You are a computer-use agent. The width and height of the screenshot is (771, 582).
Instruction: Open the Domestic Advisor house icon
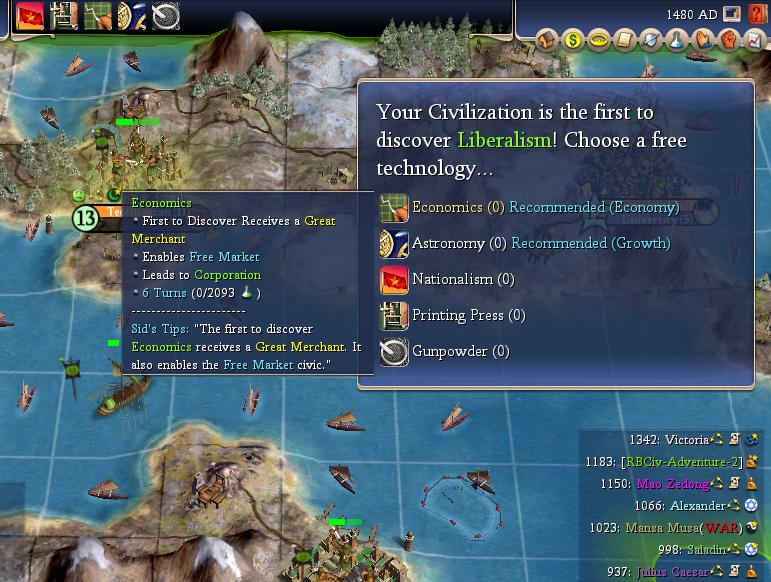click(546, 41)
